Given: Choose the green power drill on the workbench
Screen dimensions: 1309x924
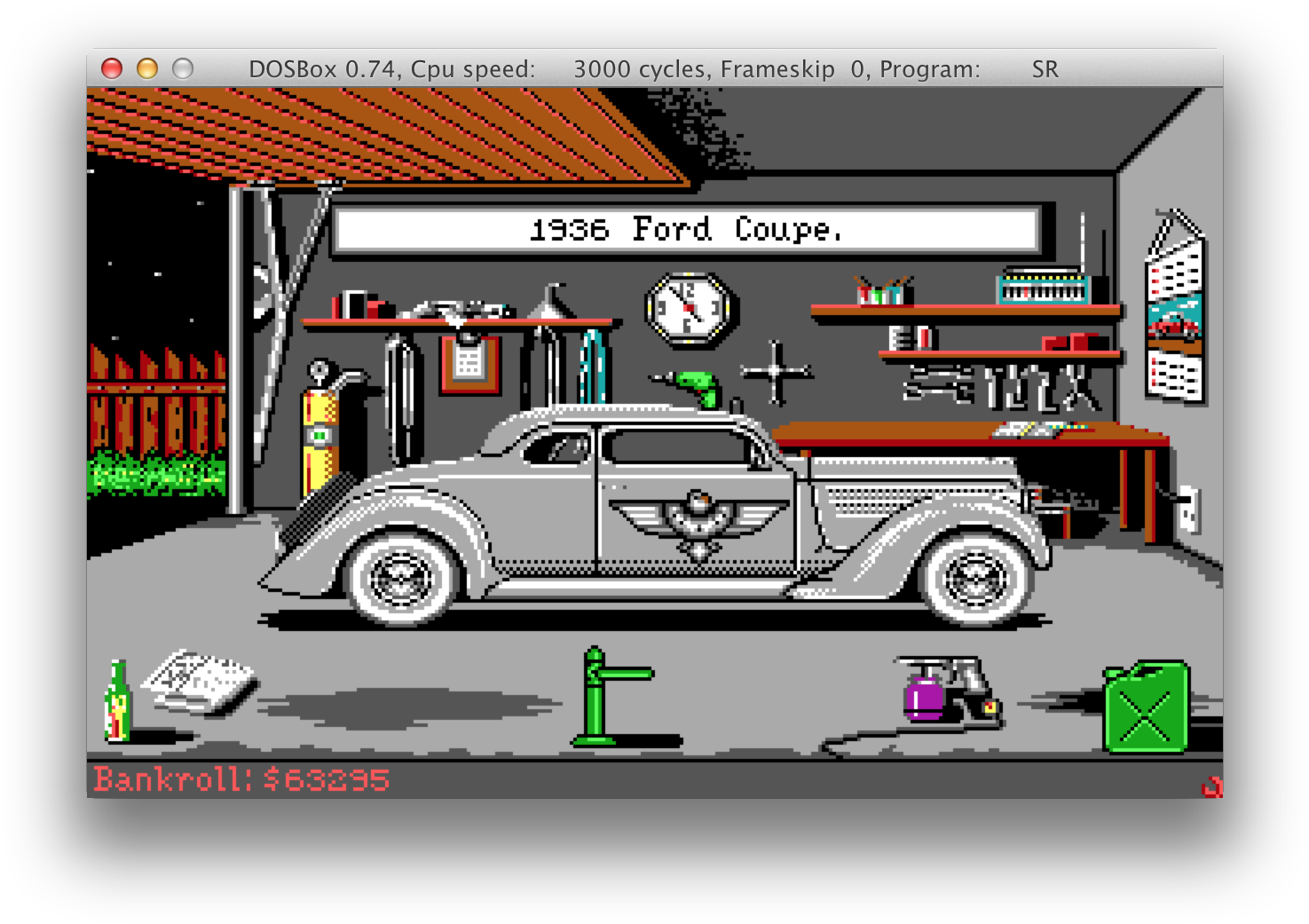Looking at the screenshot, I should 696,386.
